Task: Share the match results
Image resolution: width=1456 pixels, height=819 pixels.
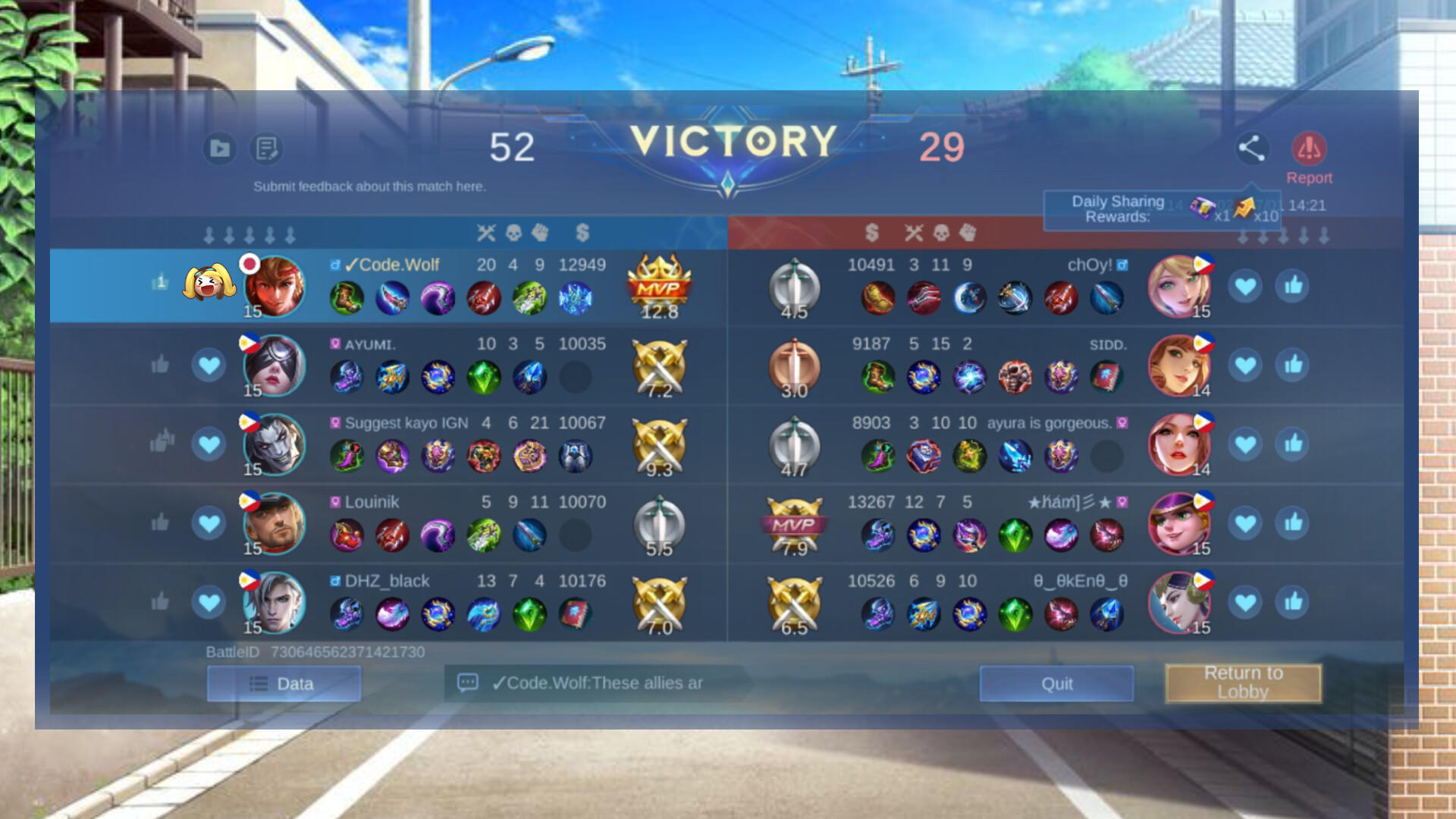Action: 1251,149
